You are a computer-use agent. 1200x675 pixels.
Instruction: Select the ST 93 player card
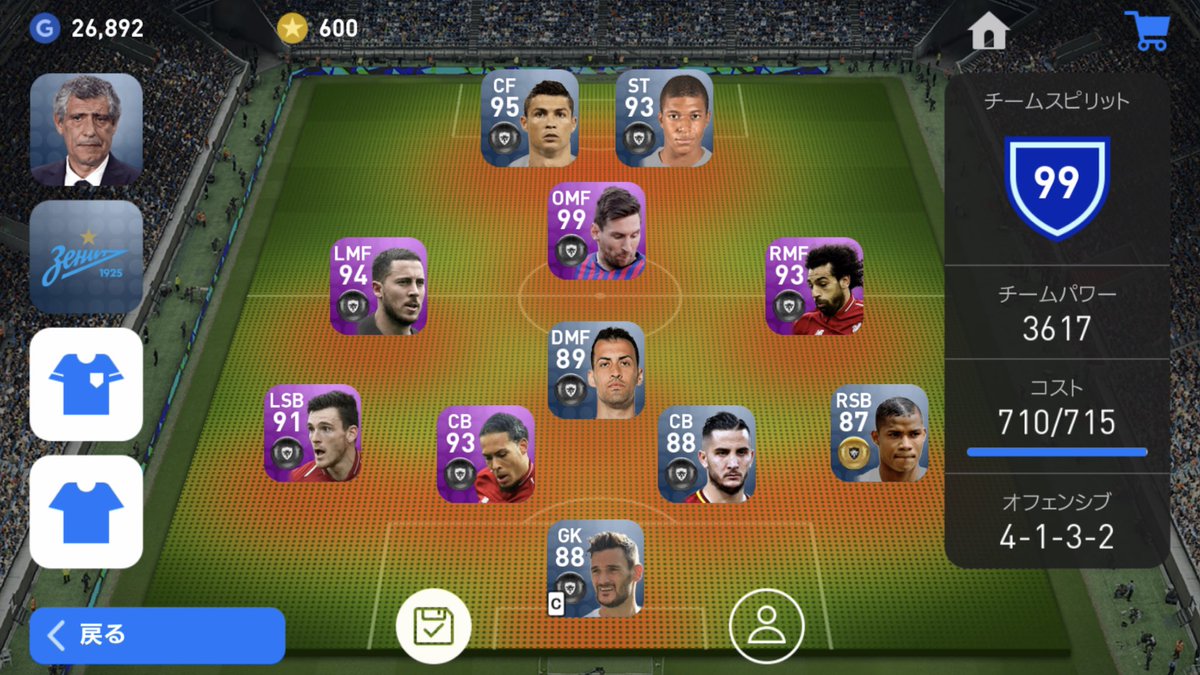pos(664,118)
